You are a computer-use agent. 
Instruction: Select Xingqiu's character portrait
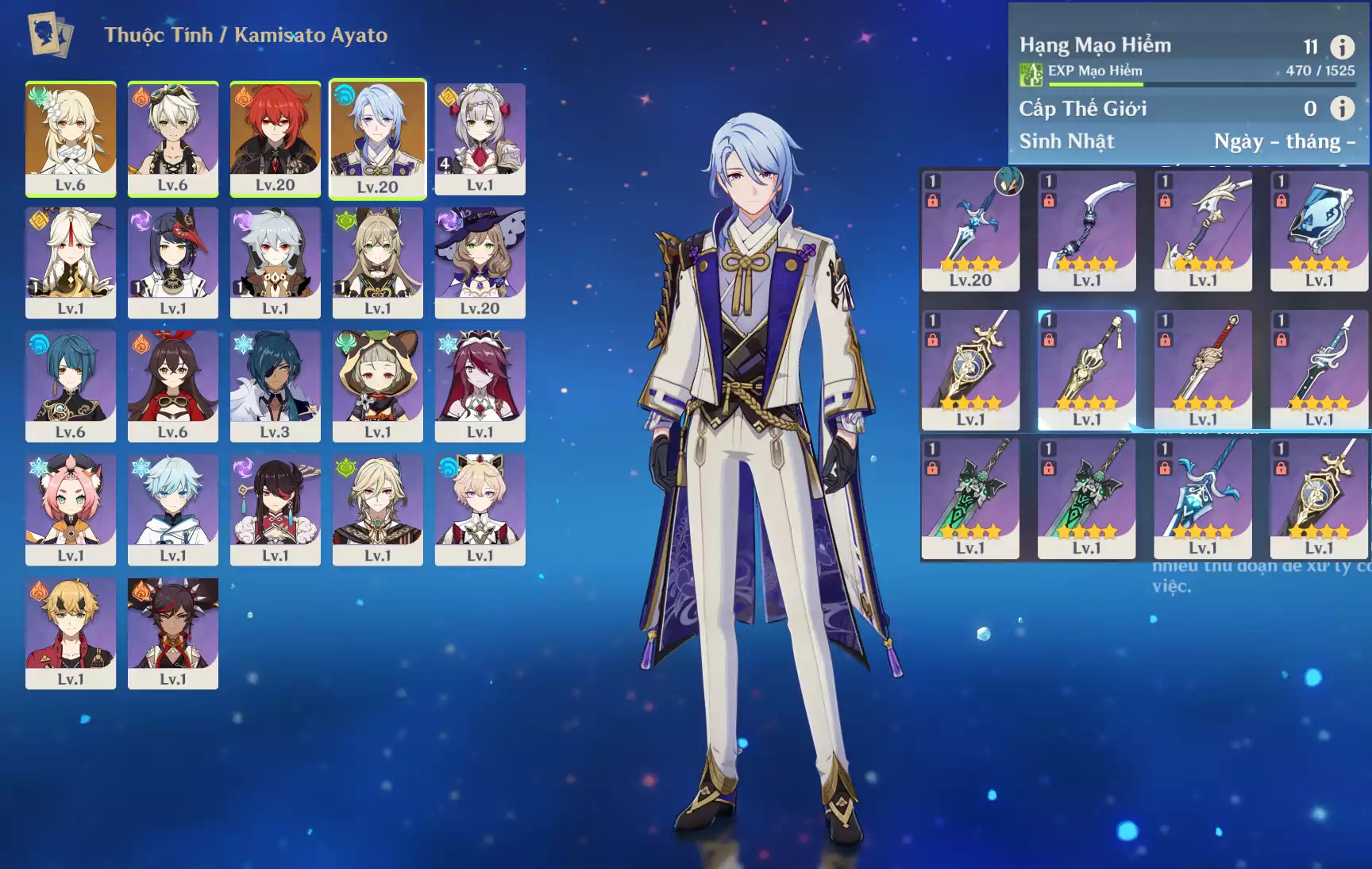(x=71, y=386)
